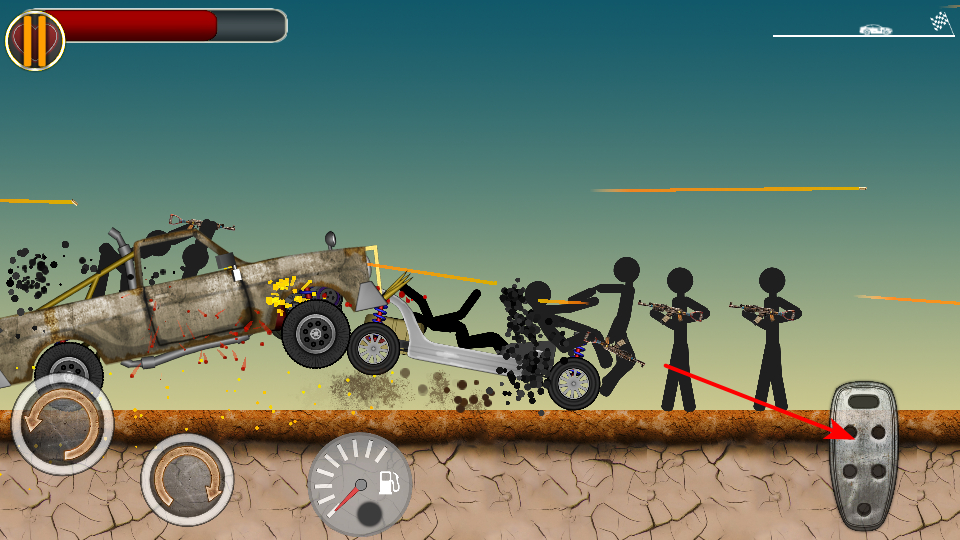Screen dimensions: 960x540
Task: Pause the game with the round pause button
Action: point(35,41)
